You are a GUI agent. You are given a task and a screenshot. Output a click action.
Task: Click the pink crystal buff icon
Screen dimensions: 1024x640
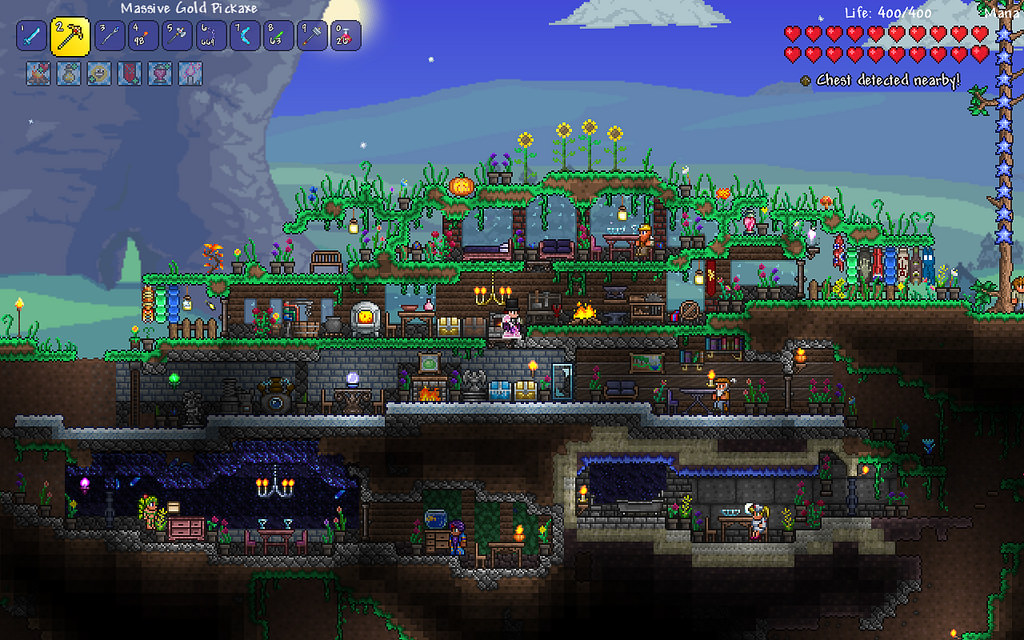click(190, 73)
